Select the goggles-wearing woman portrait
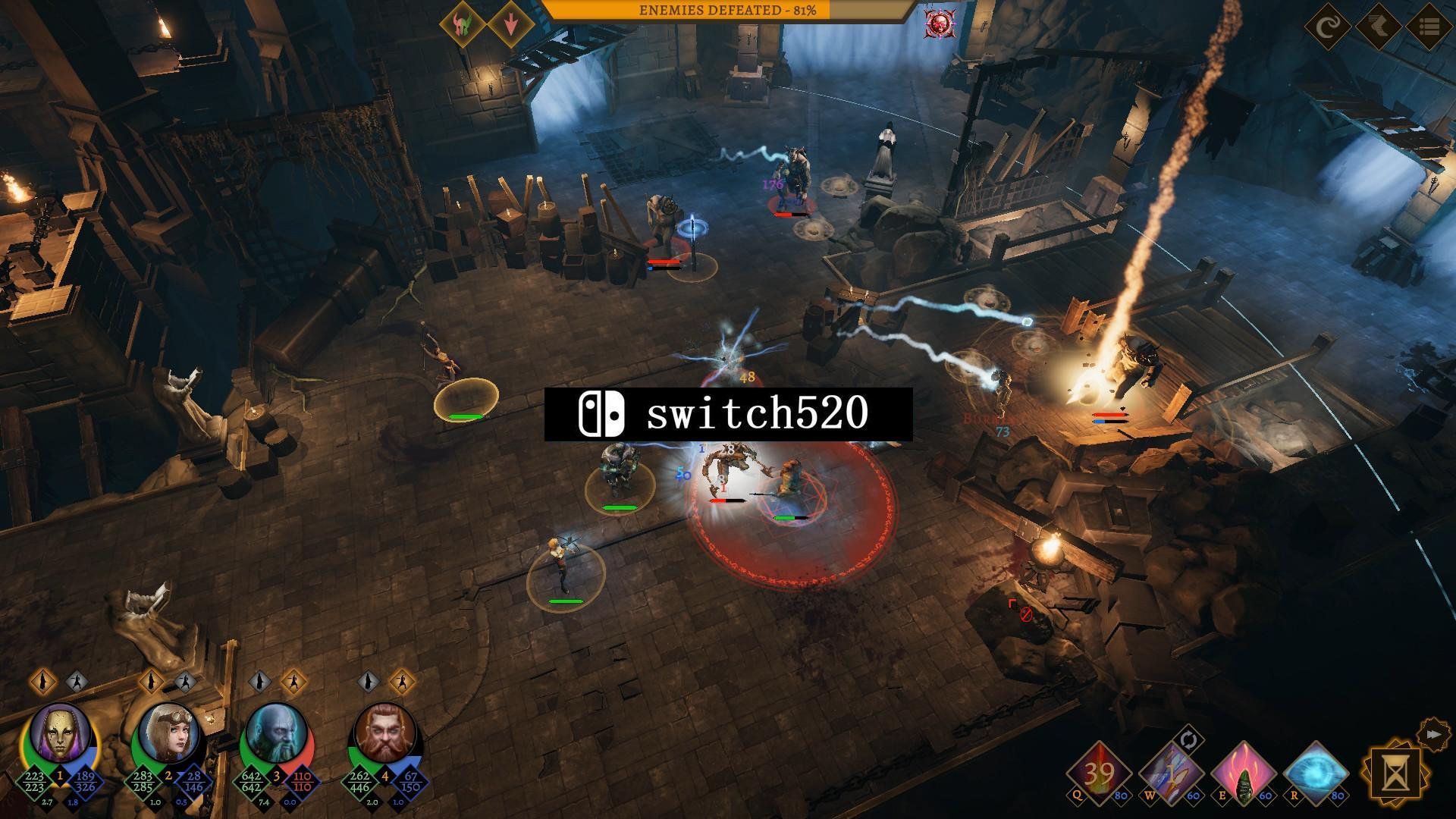Screen dimensions: 1456x819 [x=168, y=733]
